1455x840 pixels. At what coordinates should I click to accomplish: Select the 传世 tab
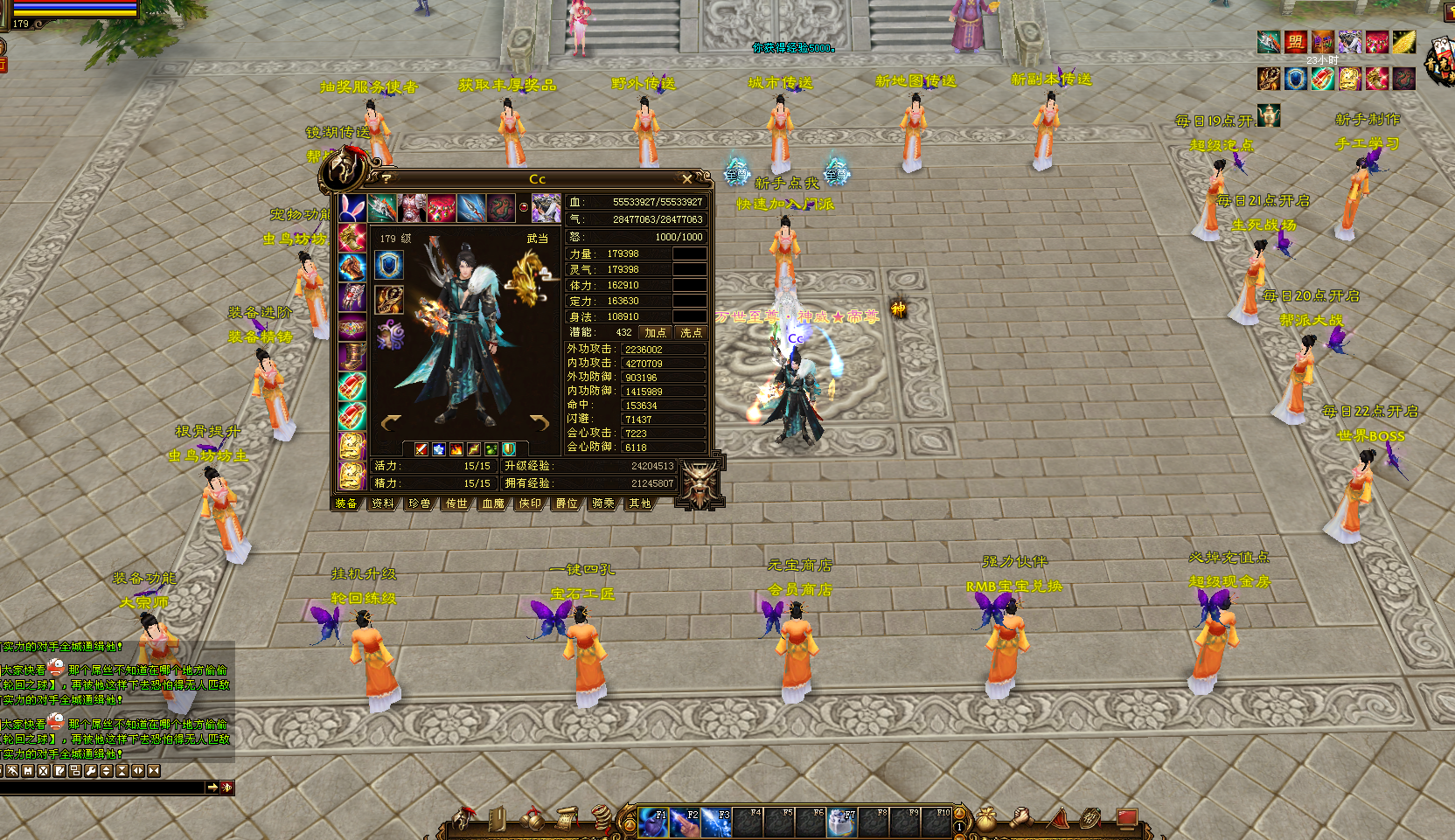tap(456, 503)
